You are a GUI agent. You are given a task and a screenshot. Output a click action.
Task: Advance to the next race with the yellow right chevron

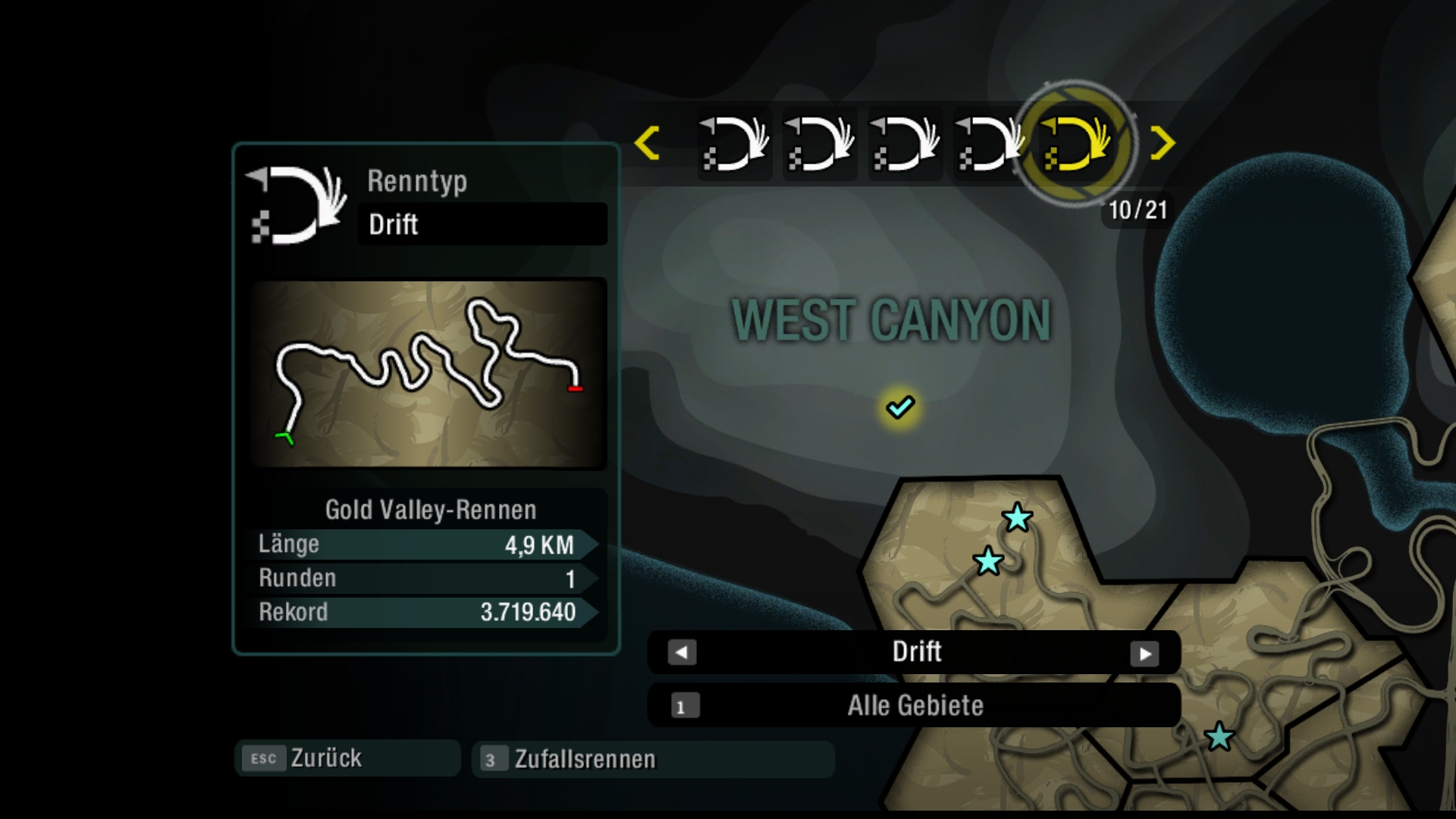click(x=1162, y=143)
